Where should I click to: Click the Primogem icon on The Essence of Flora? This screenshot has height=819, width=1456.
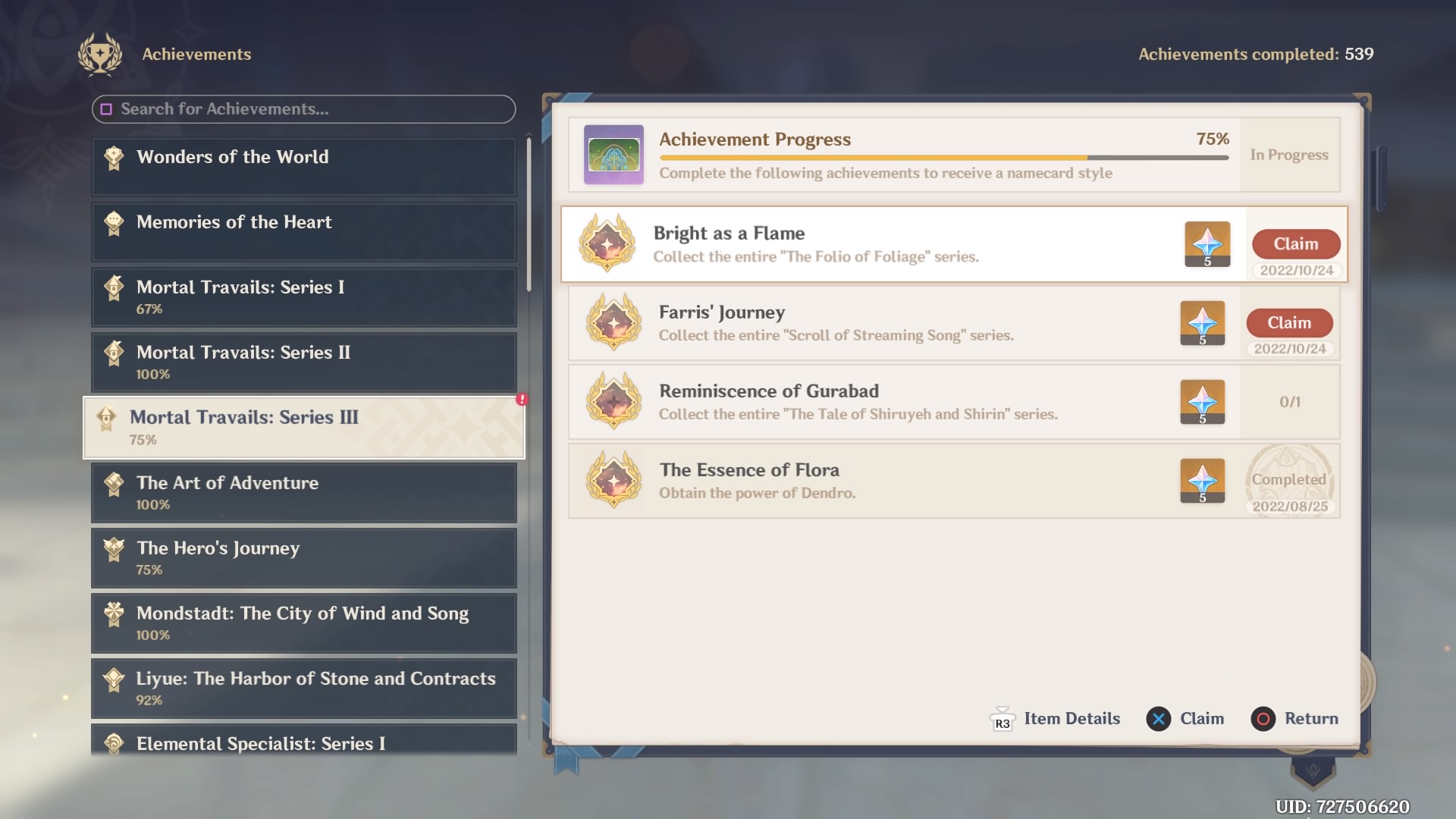1203,481
